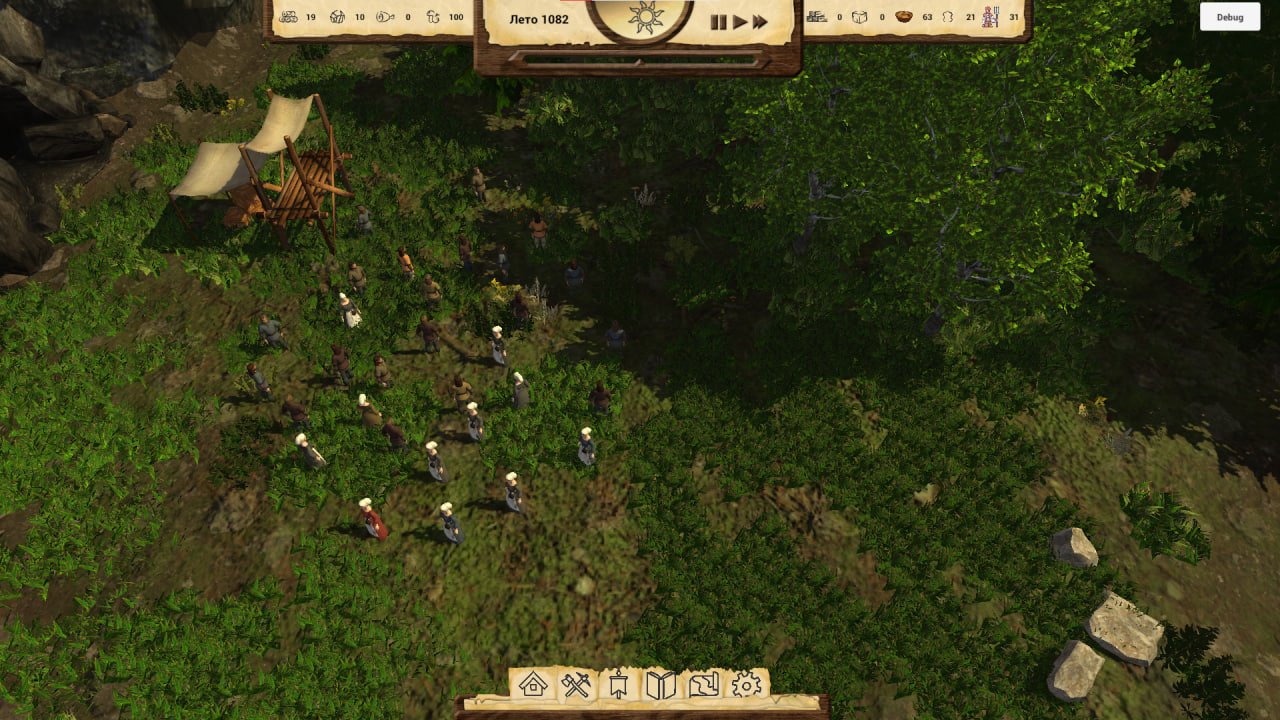Pause the game time

[718, 22]
